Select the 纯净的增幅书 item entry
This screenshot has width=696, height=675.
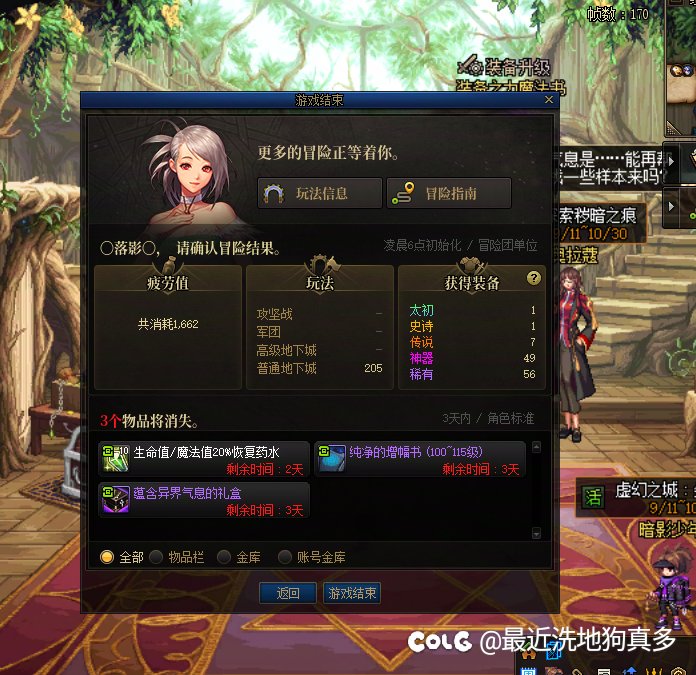pyautogui.click(x=420, y=460)
